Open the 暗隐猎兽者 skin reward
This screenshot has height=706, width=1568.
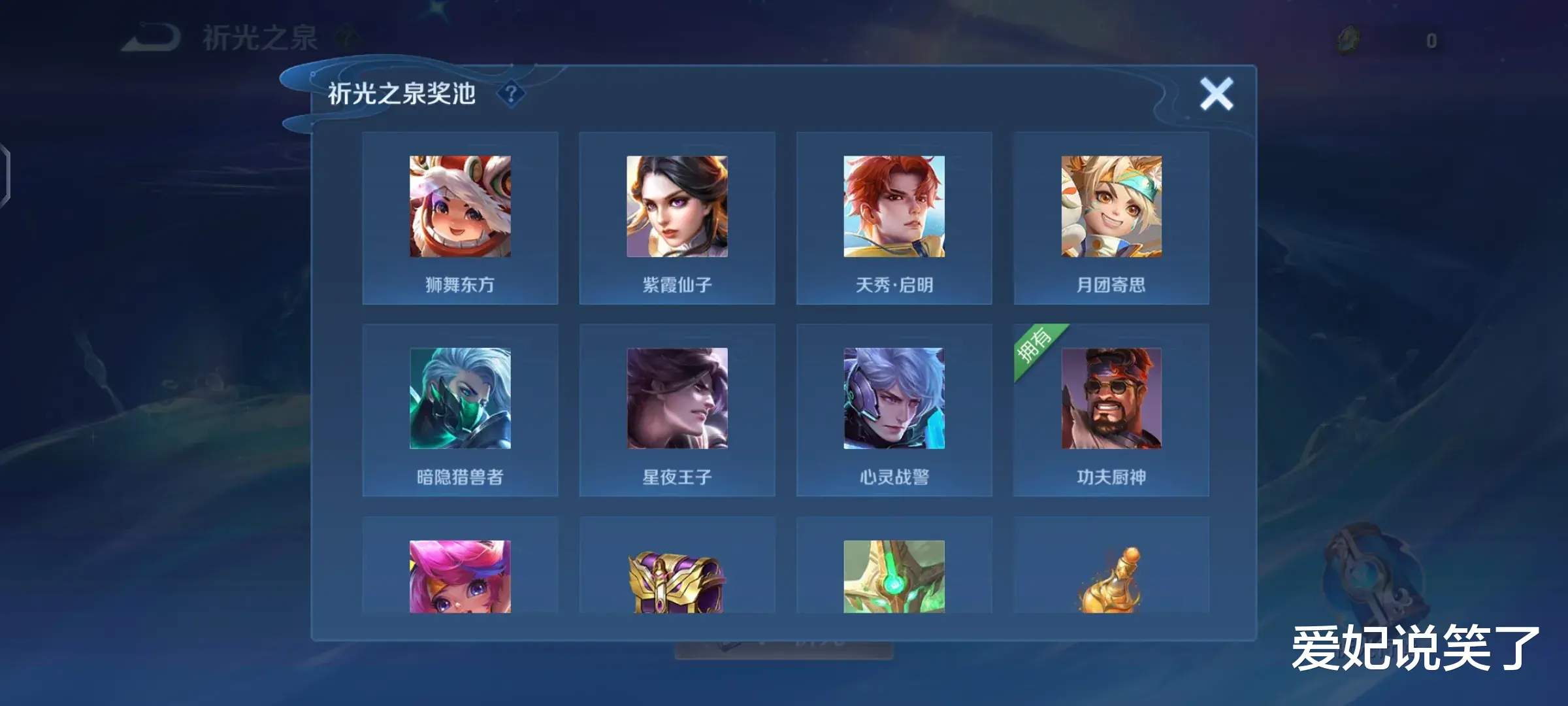point(460,411)
